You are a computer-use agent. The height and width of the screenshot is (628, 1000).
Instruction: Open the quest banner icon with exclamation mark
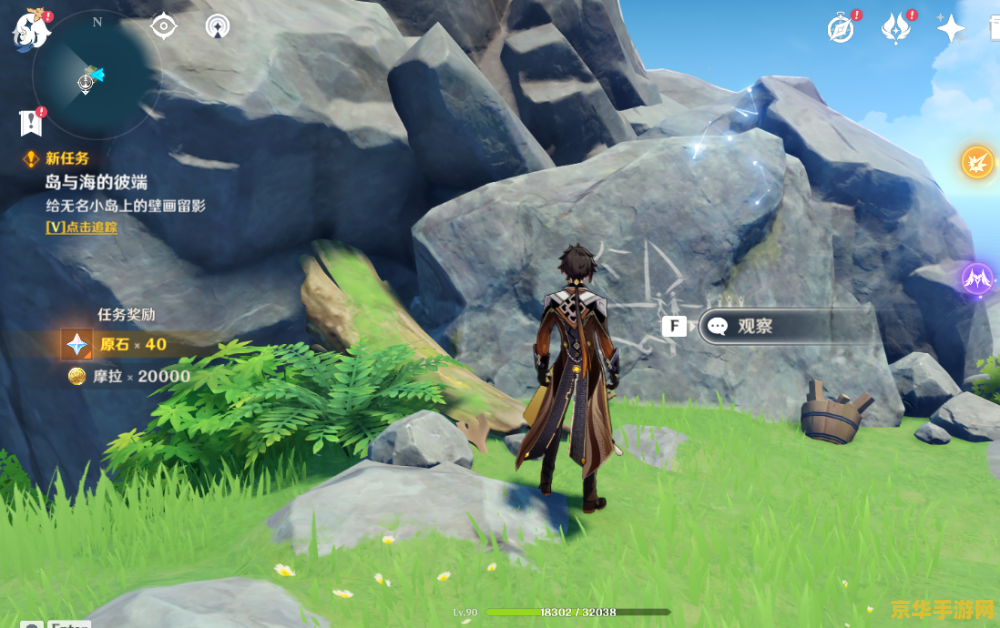coord(31,123)
